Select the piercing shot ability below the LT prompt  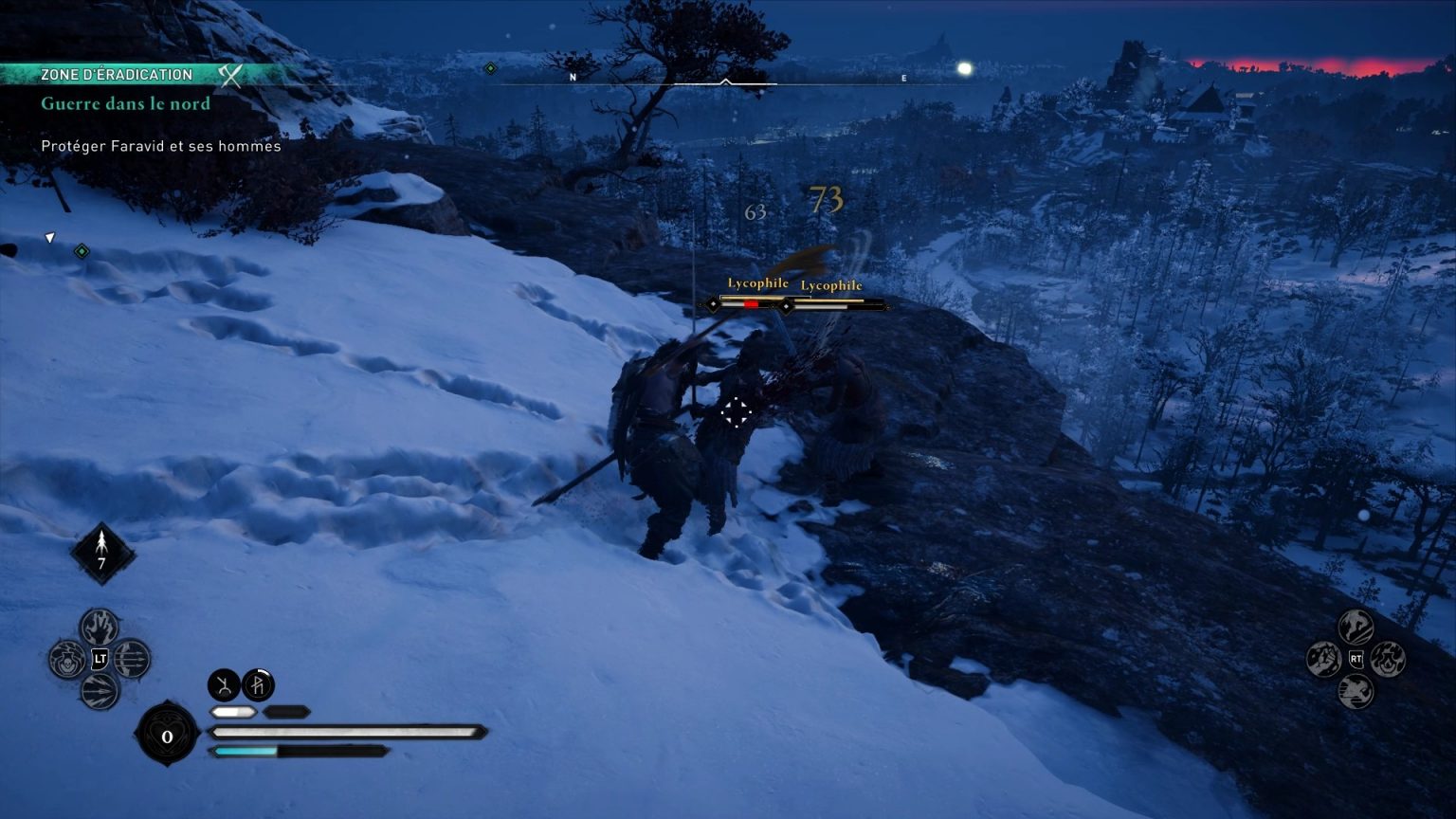100,688
